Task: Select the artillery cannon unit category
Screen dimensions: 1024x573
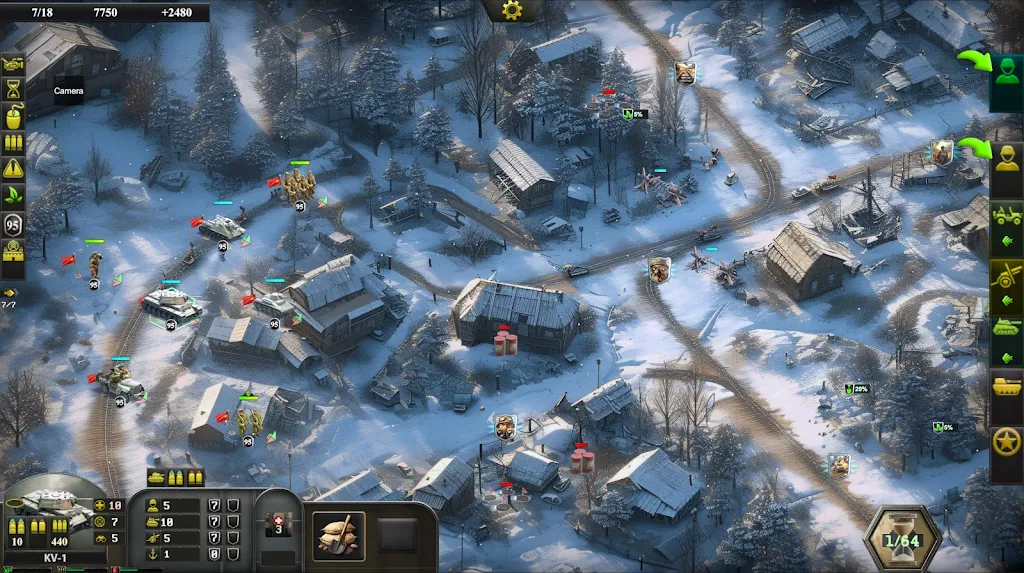Action: pyautogui.click(x=1006, y=274)
